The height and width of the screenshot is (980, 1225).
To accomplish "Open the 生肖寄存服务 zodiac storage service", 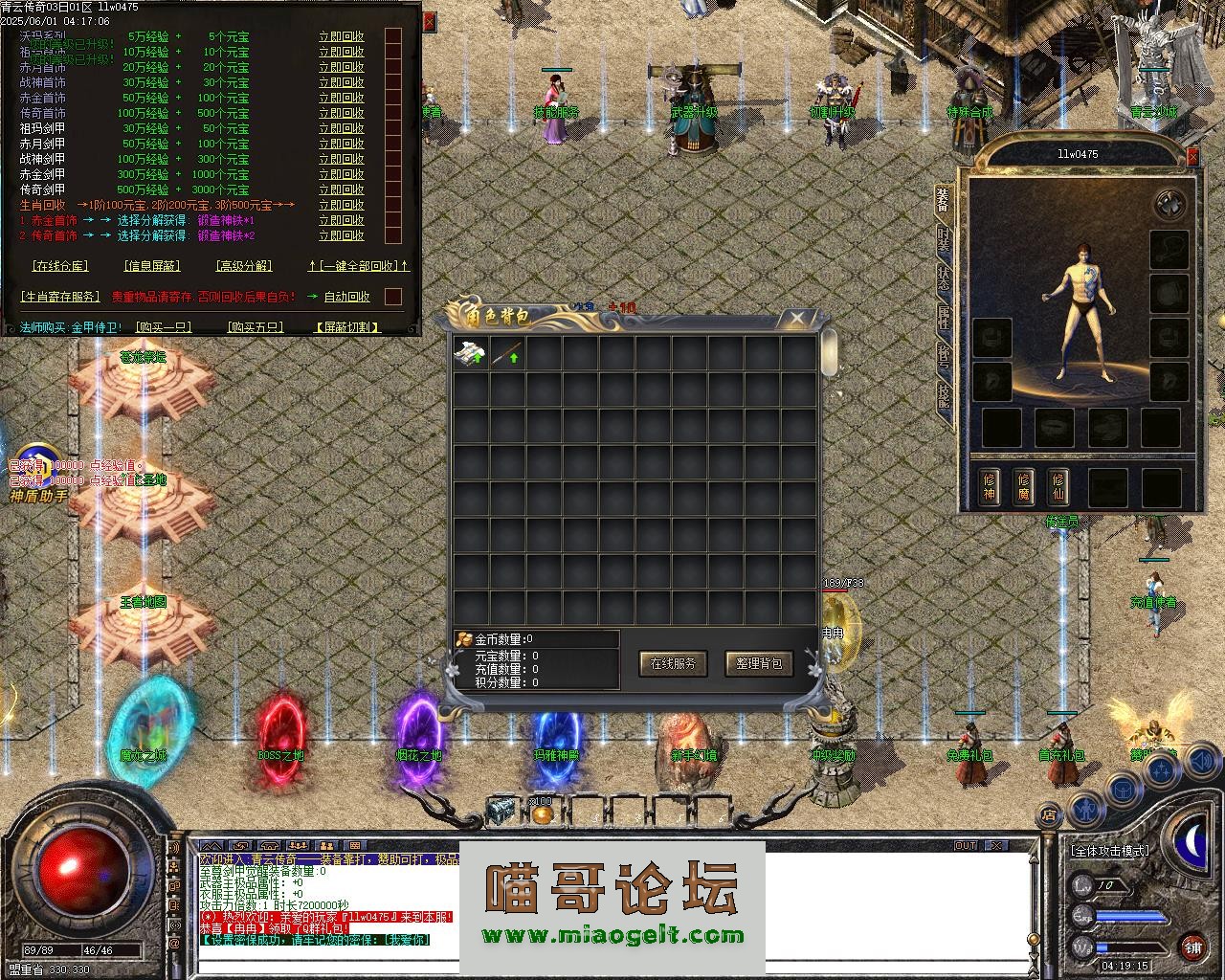I will click(59, 297).
